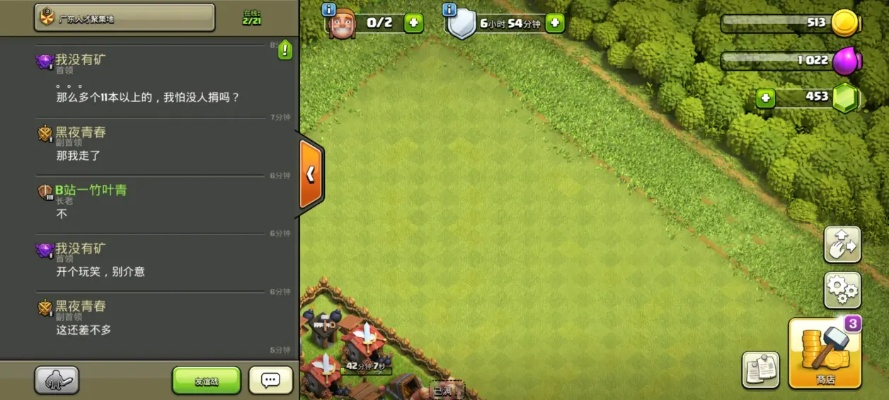Click the plus button beside the shield timer

(x=555, y=22)
